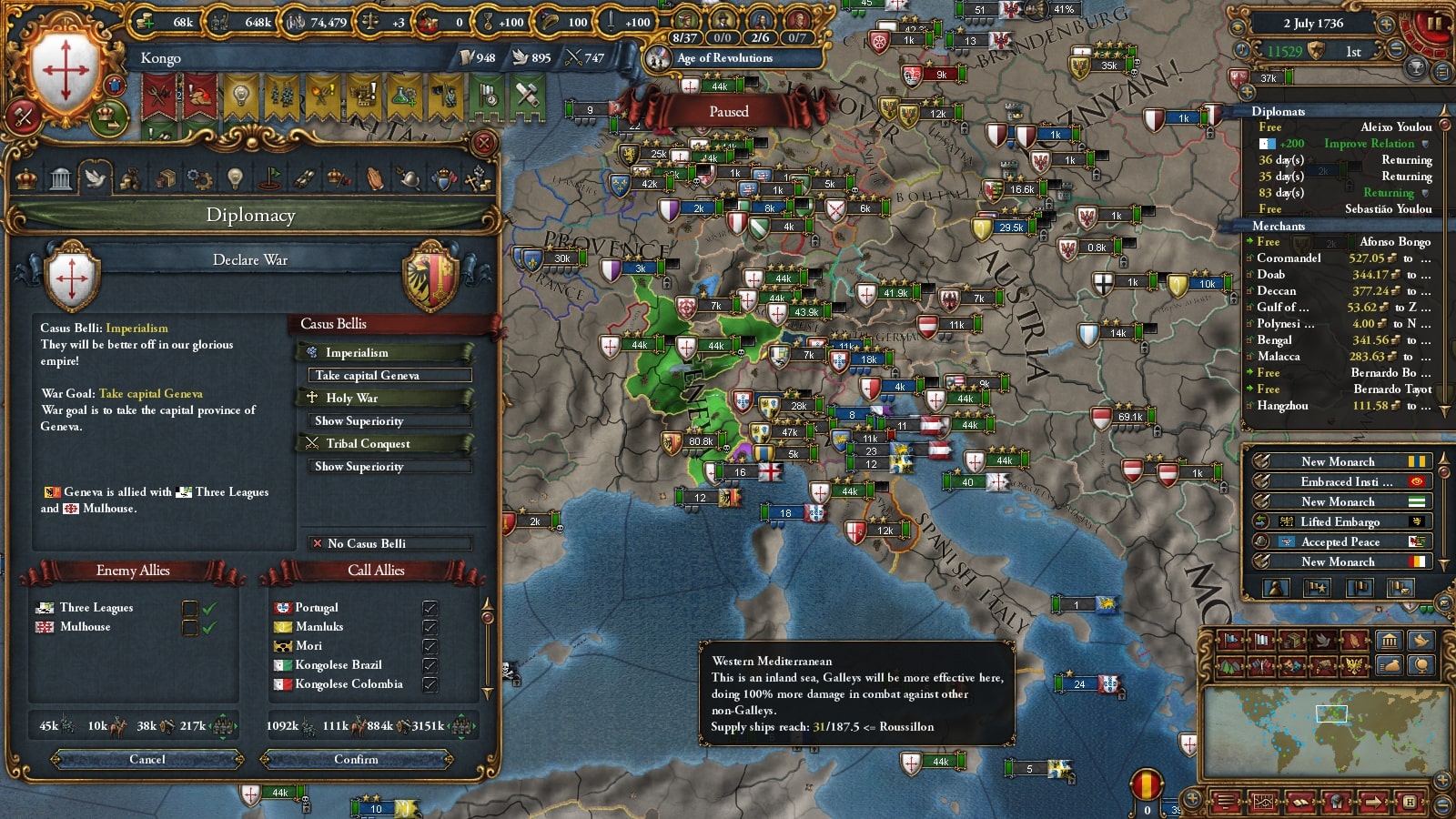Viewport: 1456px width, 819px height.
Task: Uncheck Kongolese Brazil in Call Allies
Action: [430, 664]
